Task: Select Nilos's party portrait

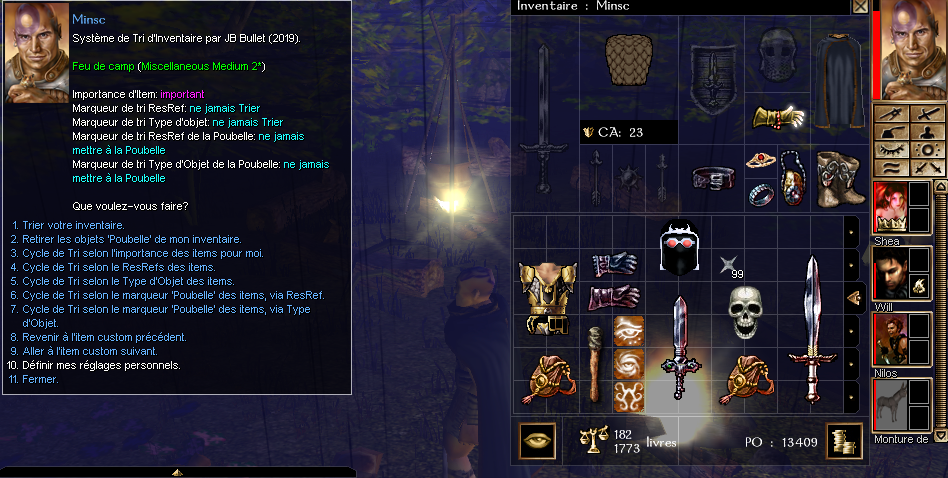Action: 888,338
